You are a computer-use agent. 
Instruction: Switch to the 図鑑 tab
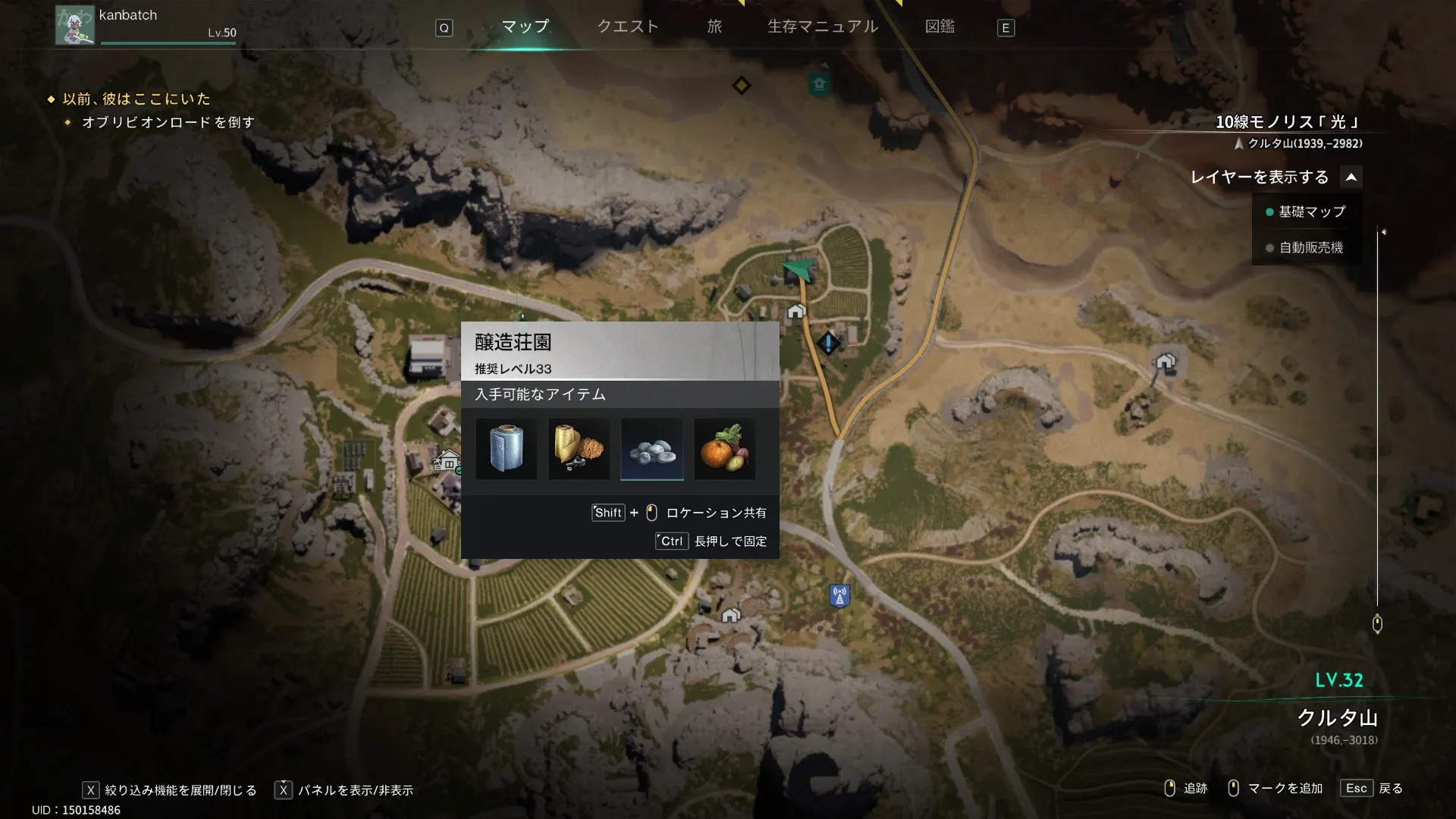(940, 27)
